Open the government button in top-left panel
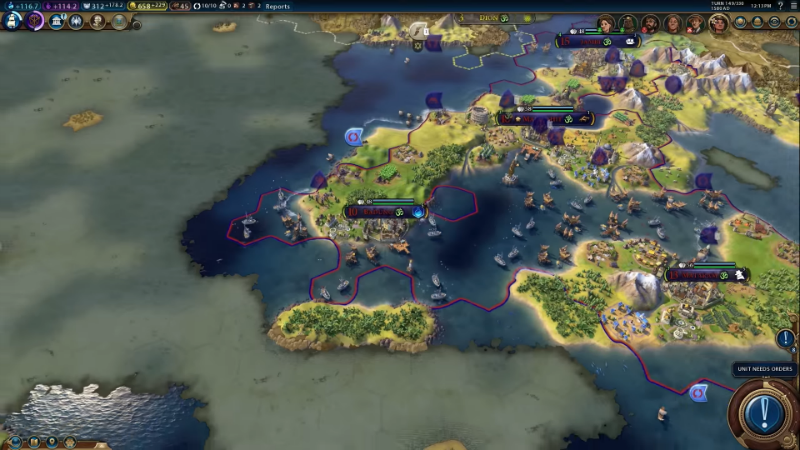The image size is (800, 450). point(56,20)
